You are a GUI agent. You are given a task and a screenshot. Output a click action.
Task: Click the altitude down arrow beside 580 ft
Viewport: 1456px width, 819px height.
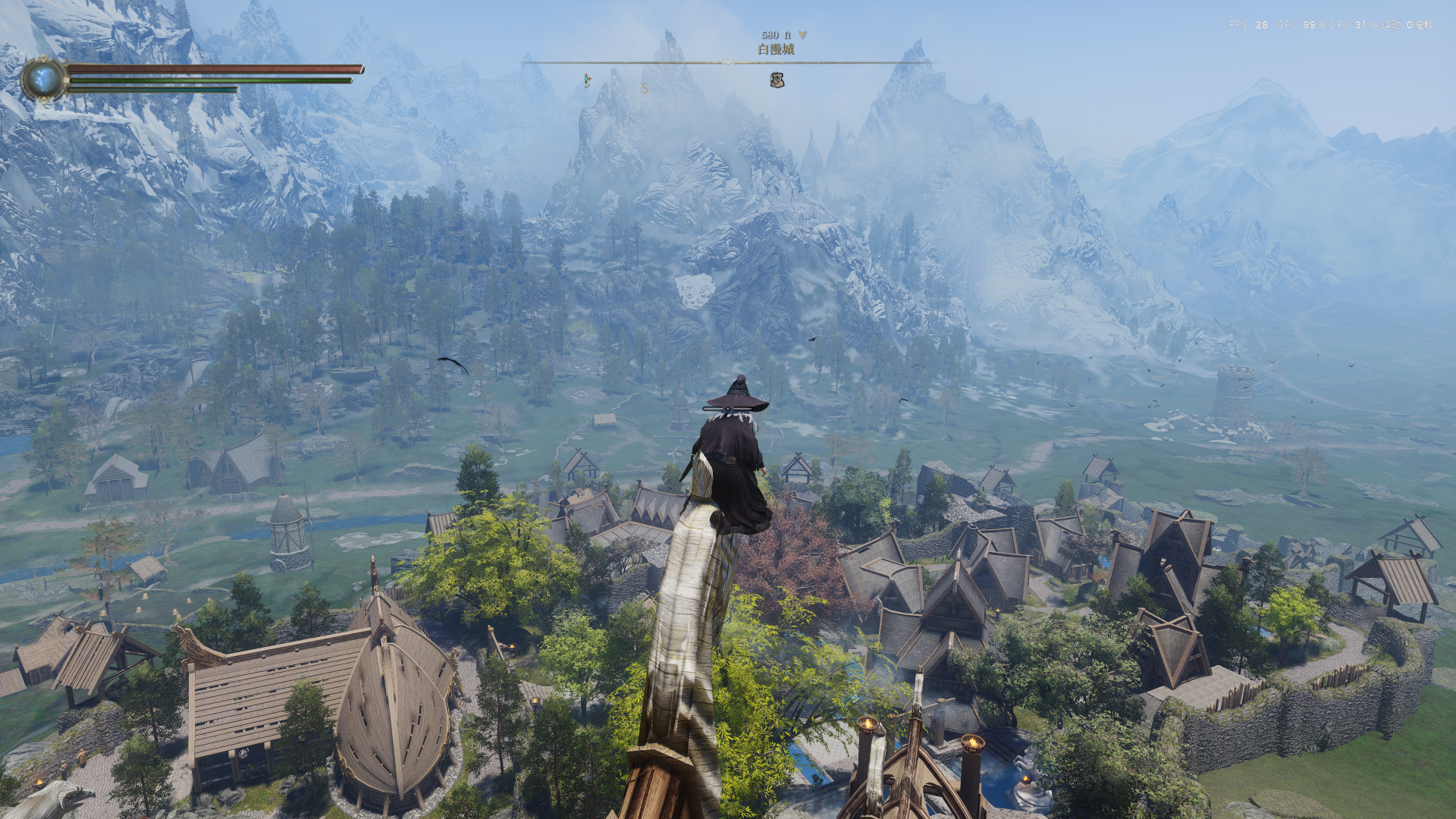[802, 35]
